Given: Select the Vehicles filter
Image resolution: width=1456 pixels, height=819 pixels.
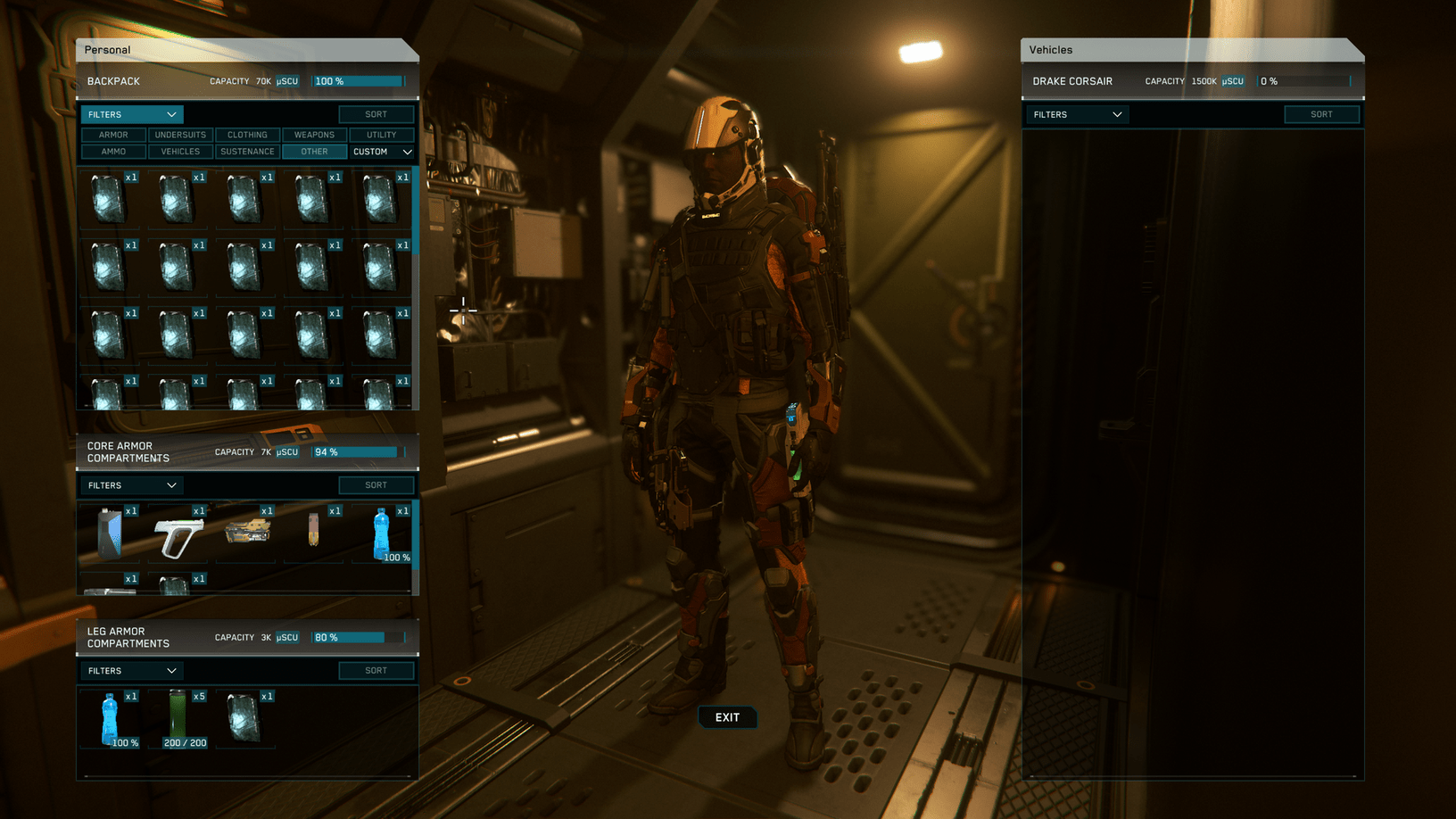Looking at the screenshot, I should pyautogui.click(x=180, y=152).
